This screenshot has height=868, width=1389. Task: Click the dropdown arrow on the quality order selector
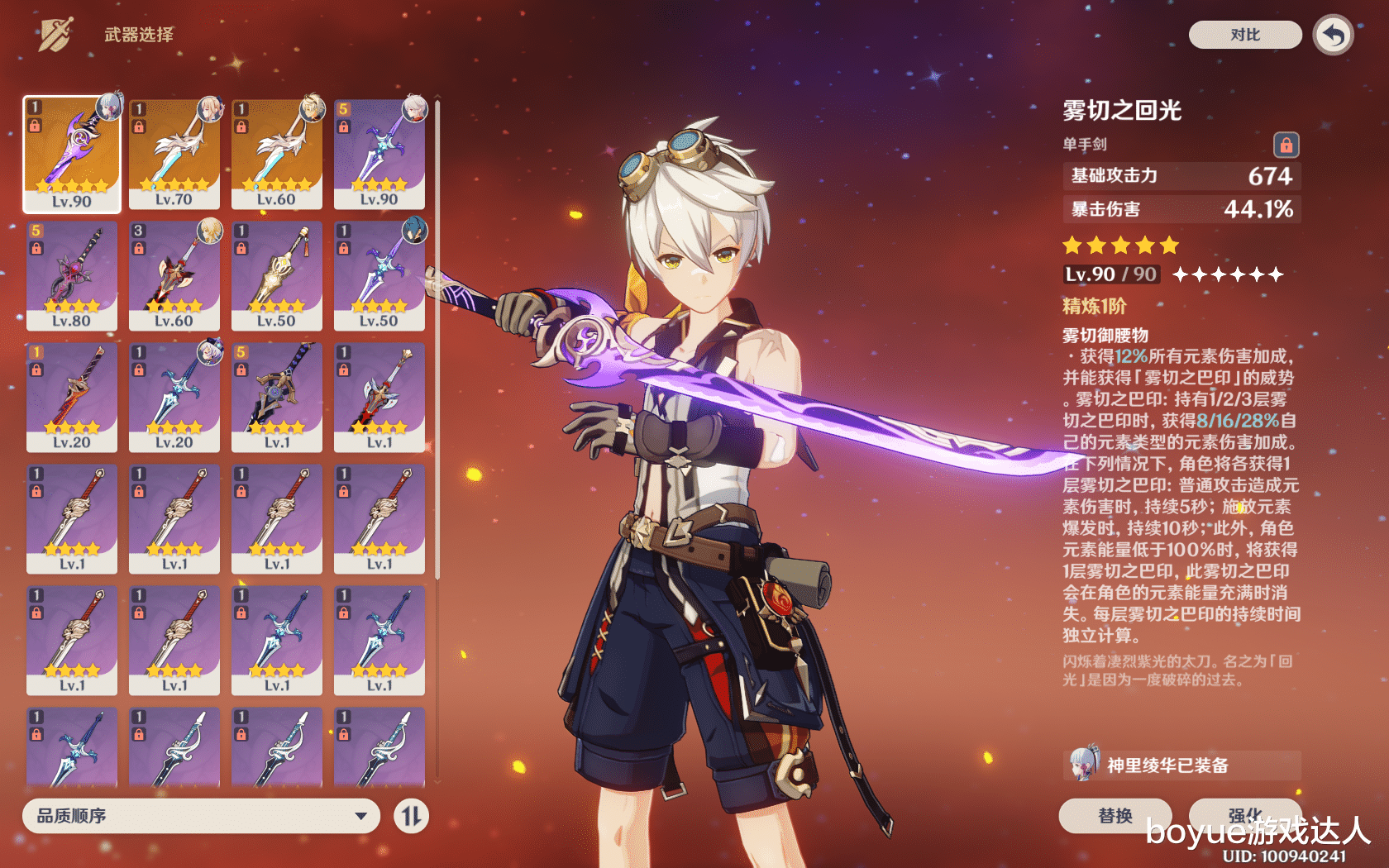pos(361,816)
